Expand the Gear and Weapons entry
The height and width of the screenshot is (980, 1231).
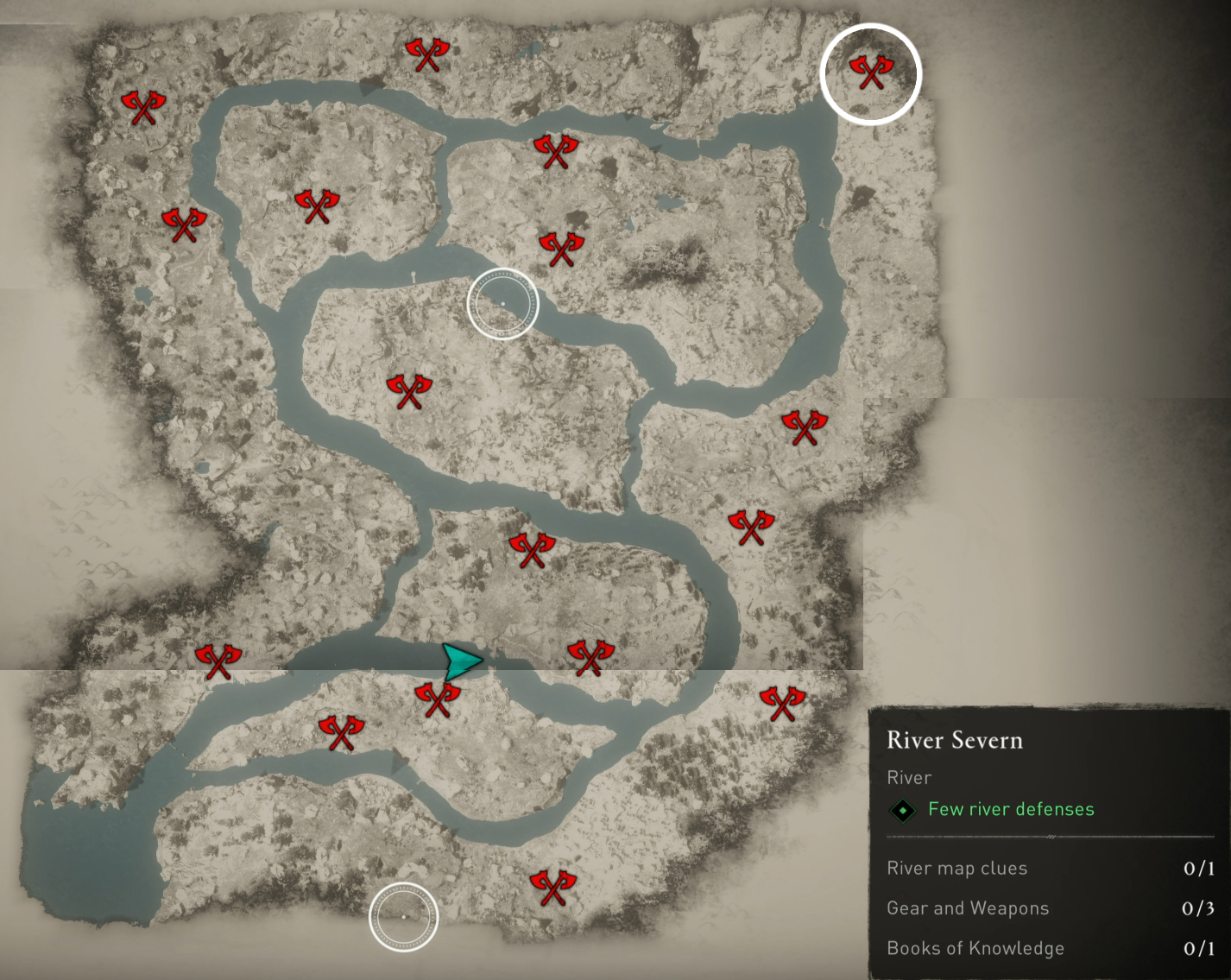click(968, 908)
